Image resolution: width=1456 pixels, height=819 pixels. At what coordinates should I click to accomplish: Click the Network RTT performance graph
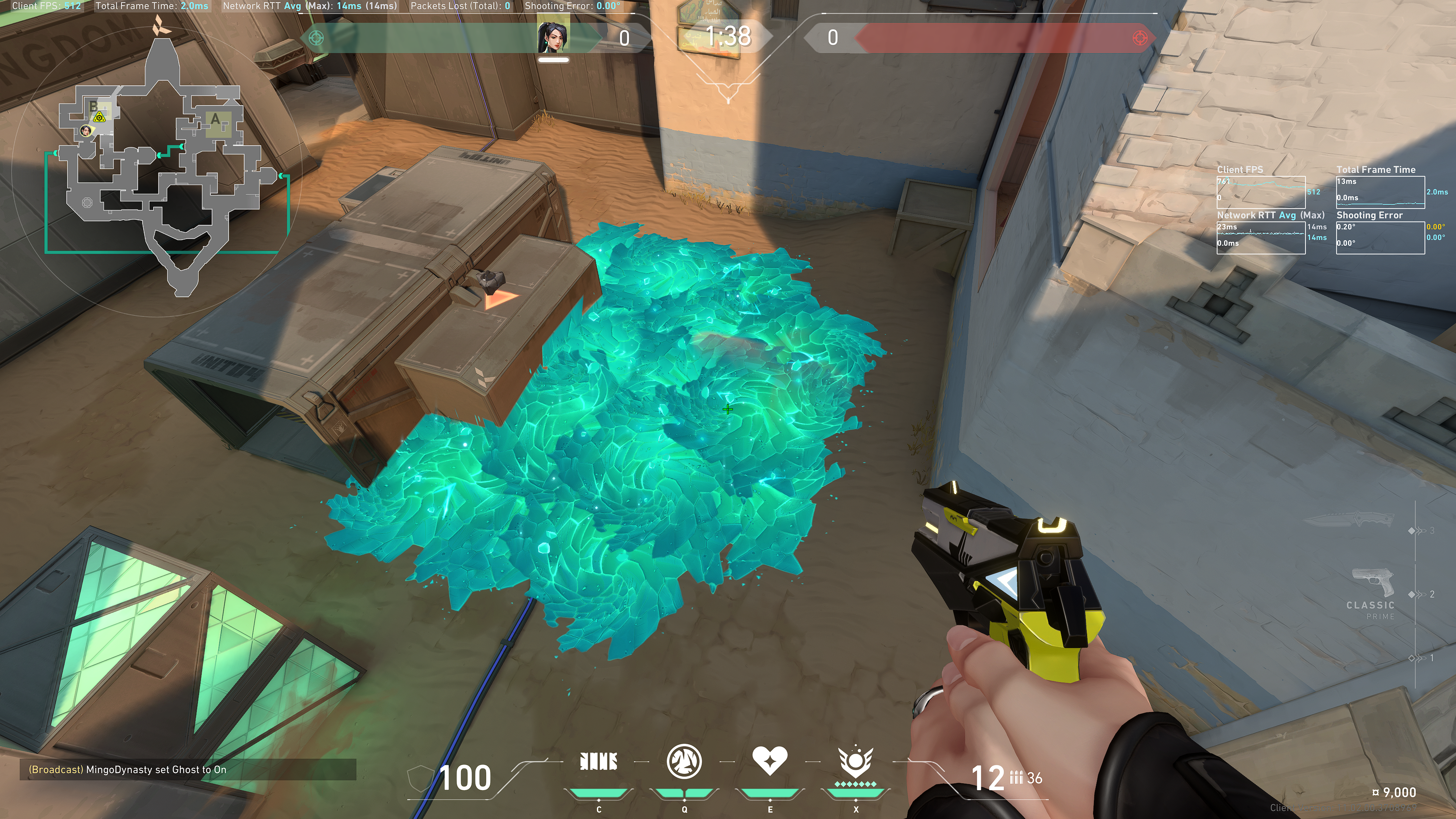click(x=1260, y=237)
